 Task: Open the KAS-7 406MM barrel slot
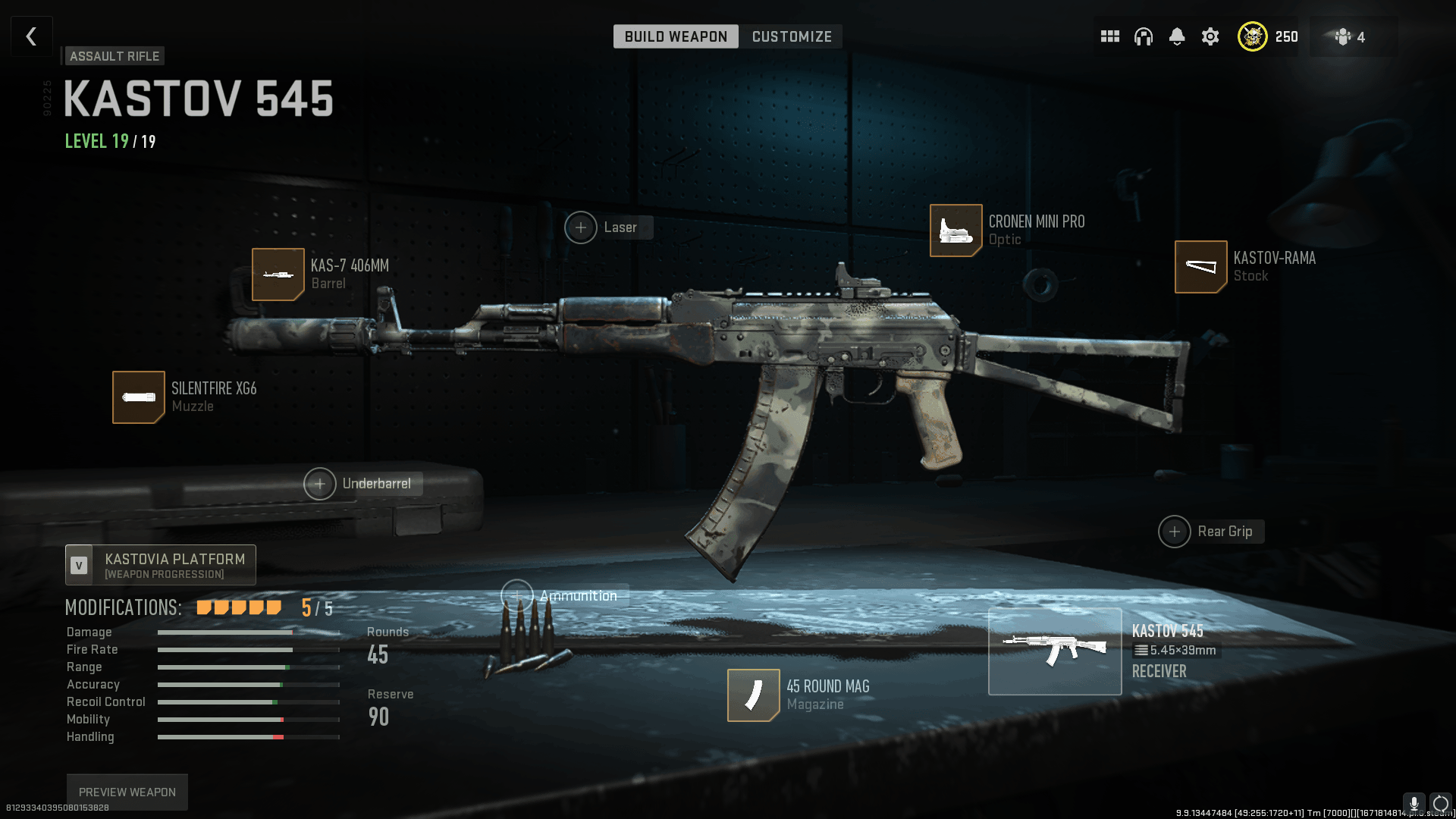click(278, 275)
